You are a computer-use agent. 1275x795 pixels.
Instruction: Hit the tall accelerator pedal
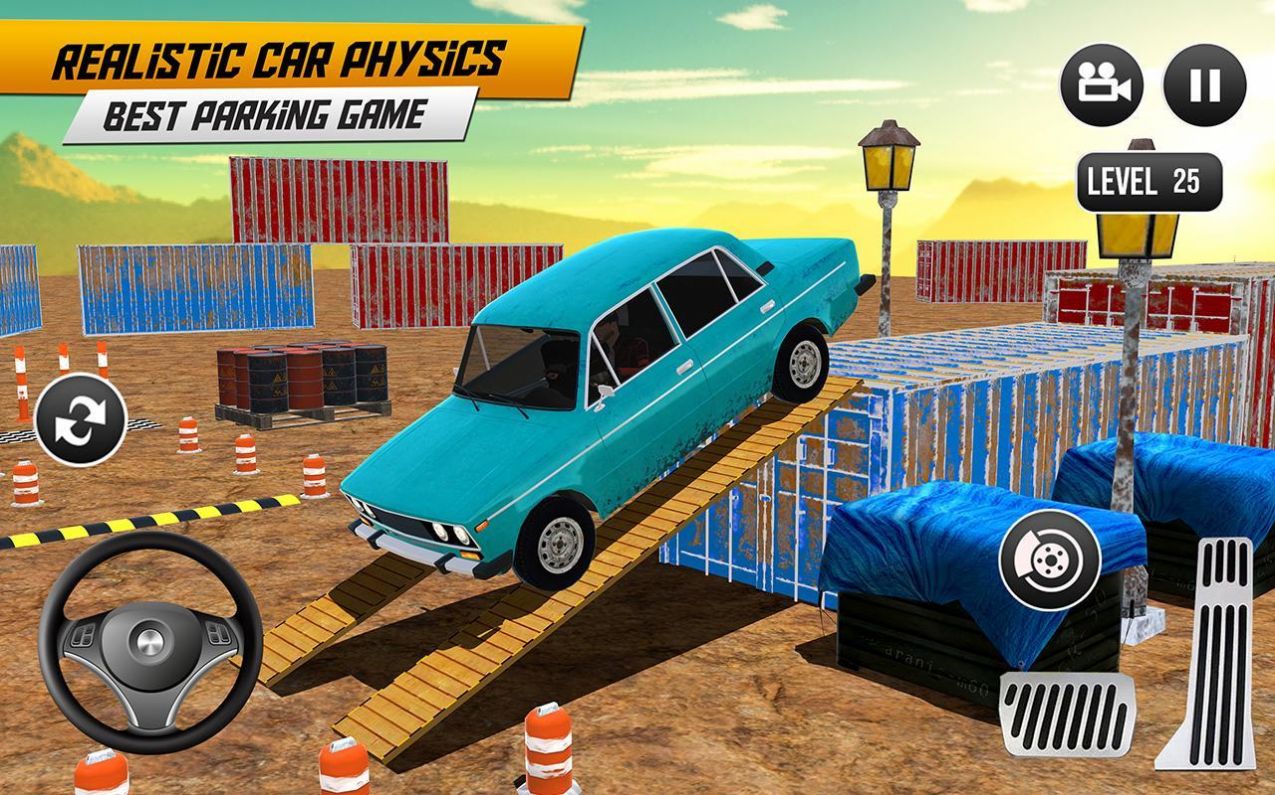1210,652
